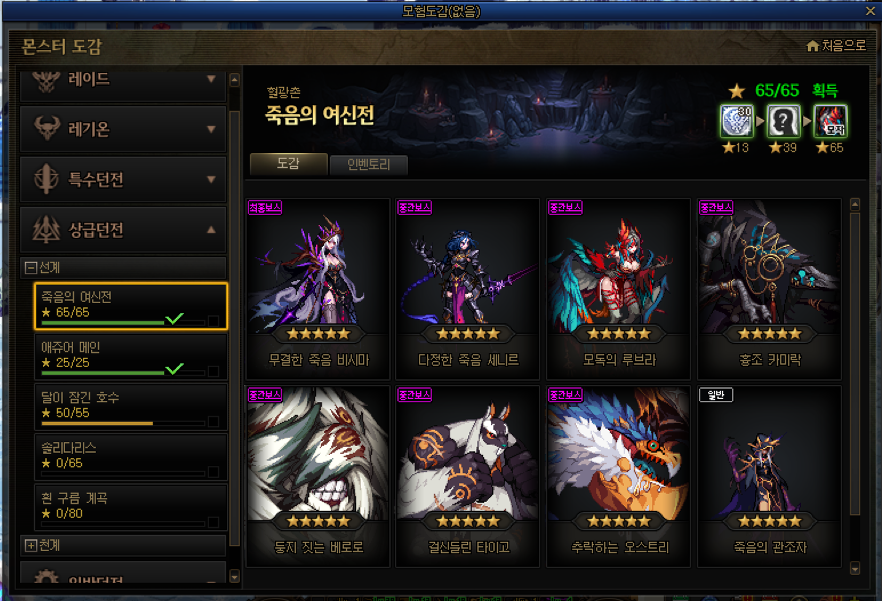
Task: Choose the 애쥬어 메인 dungeon entry
Action: pyautogui.click(x=125, y=356)
